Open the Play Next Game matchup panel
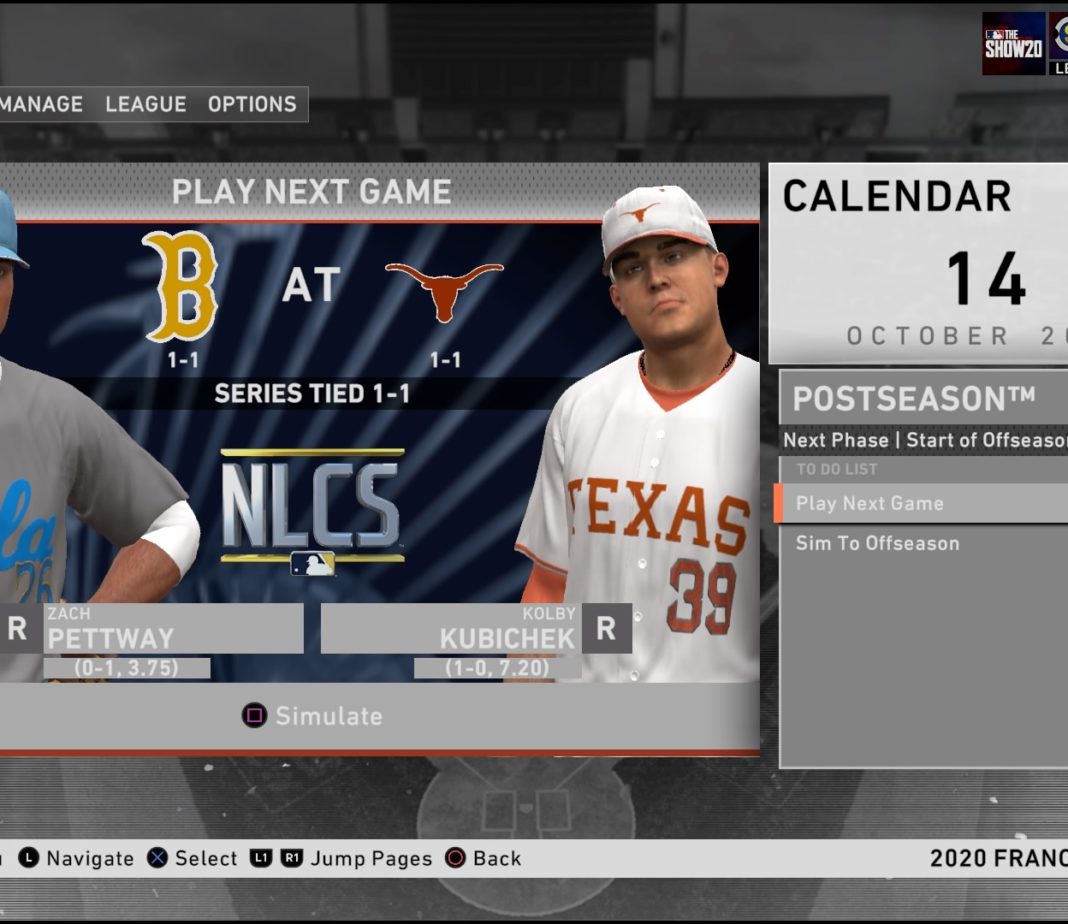The width and height of the screenshot is (1068, 924). coord(311,192)
